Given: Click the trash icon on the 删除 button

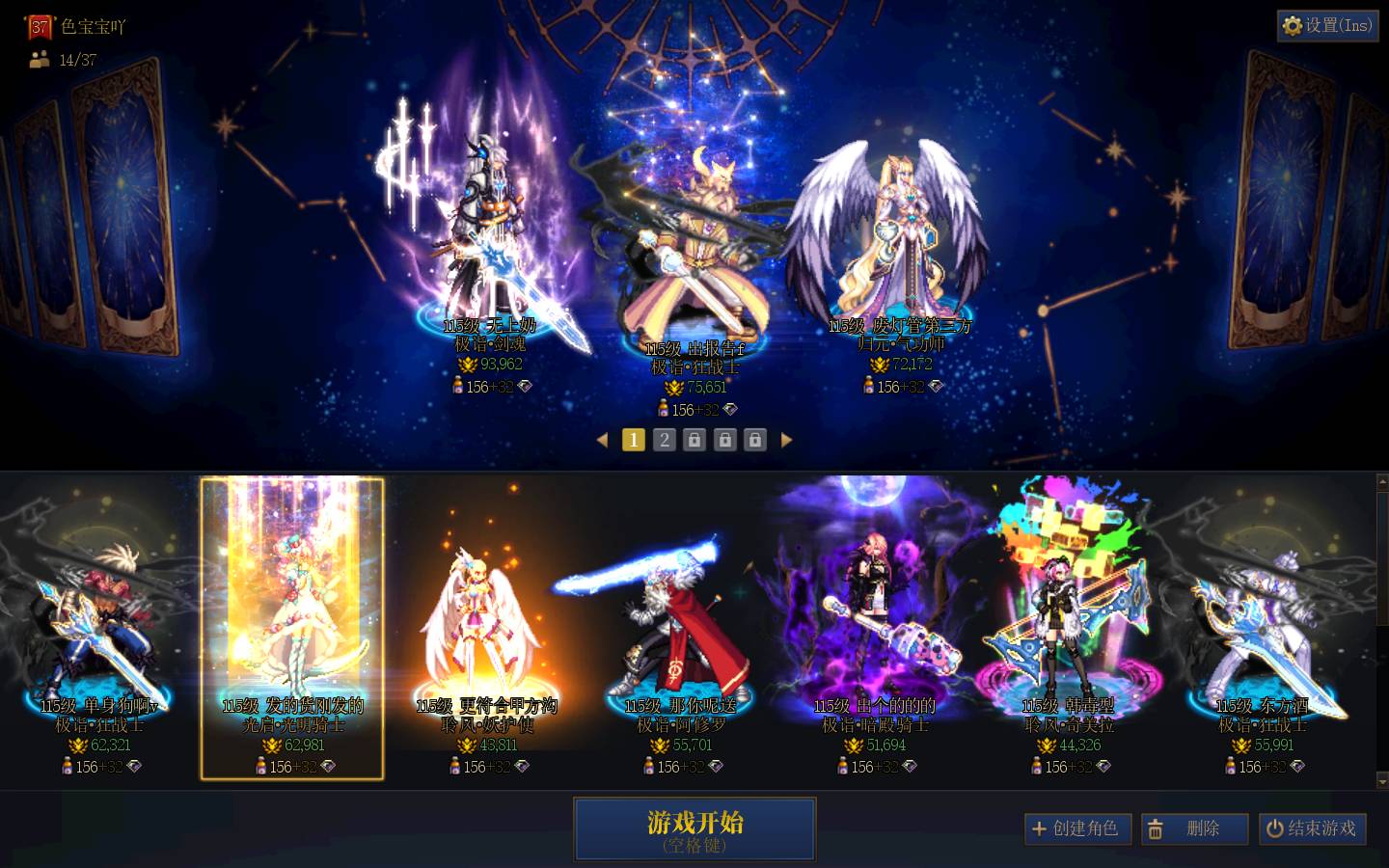Looking at the screenshot, I should pos(1156,828).
